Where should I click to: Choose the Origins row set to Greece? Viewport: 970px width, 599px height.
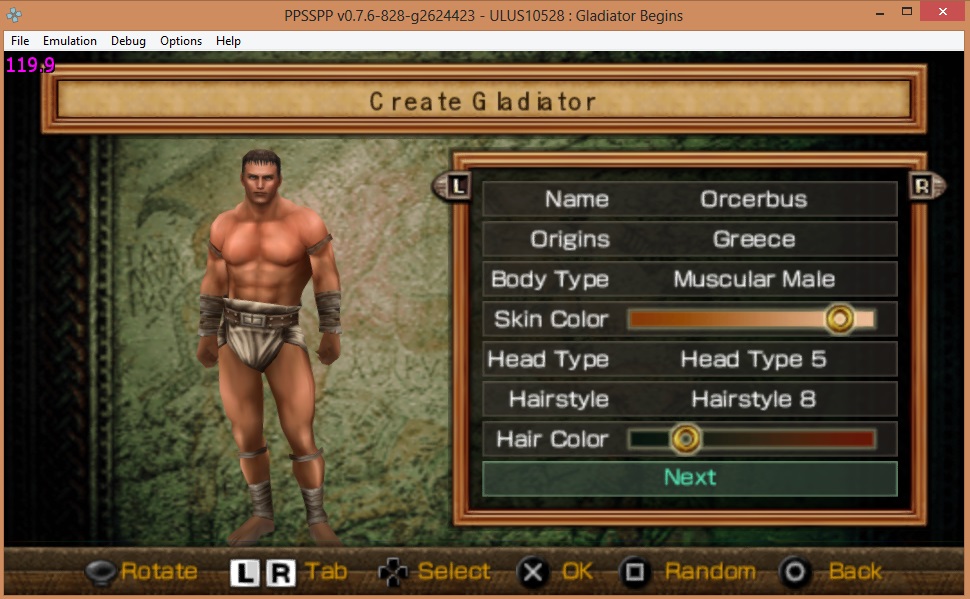tap(689, 239)
